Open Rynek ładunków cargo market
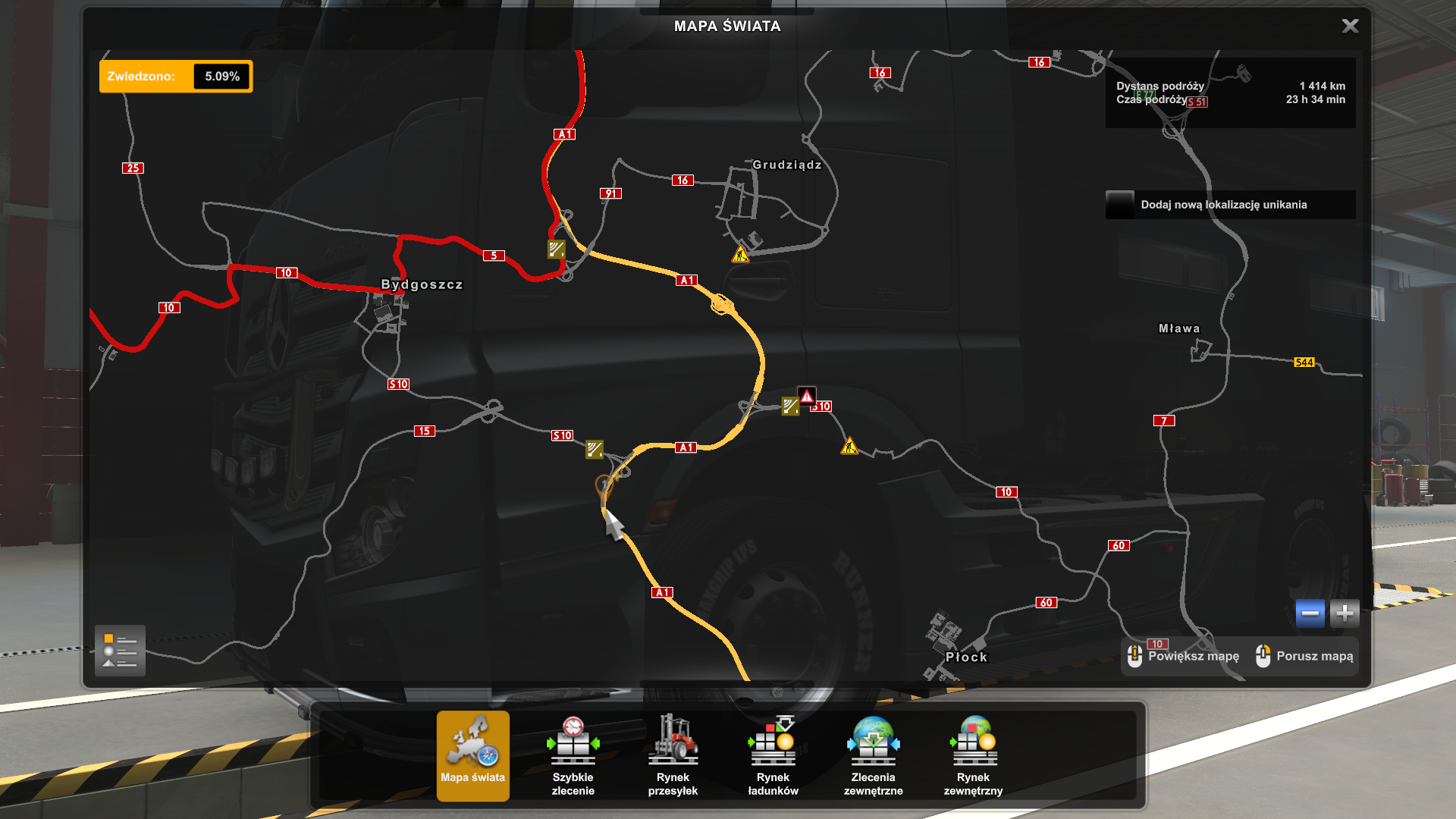This screenshot has height=819, width=1456. (773, 755)
